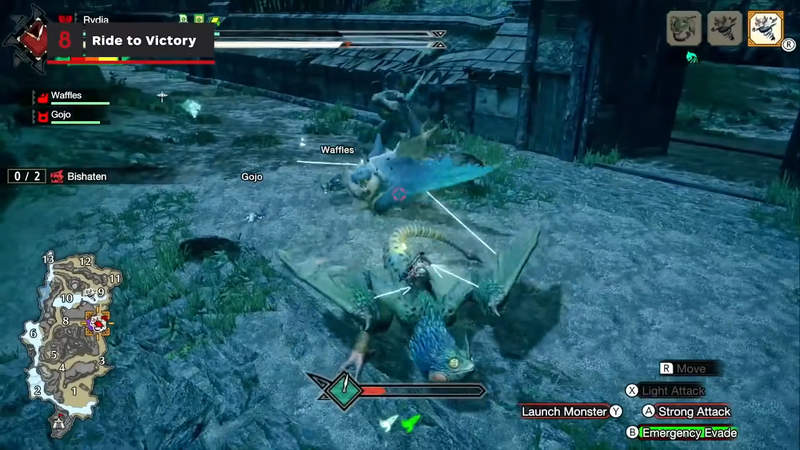Select Gojo in the buddy list
800x450 pixels.
coord(71,117)
